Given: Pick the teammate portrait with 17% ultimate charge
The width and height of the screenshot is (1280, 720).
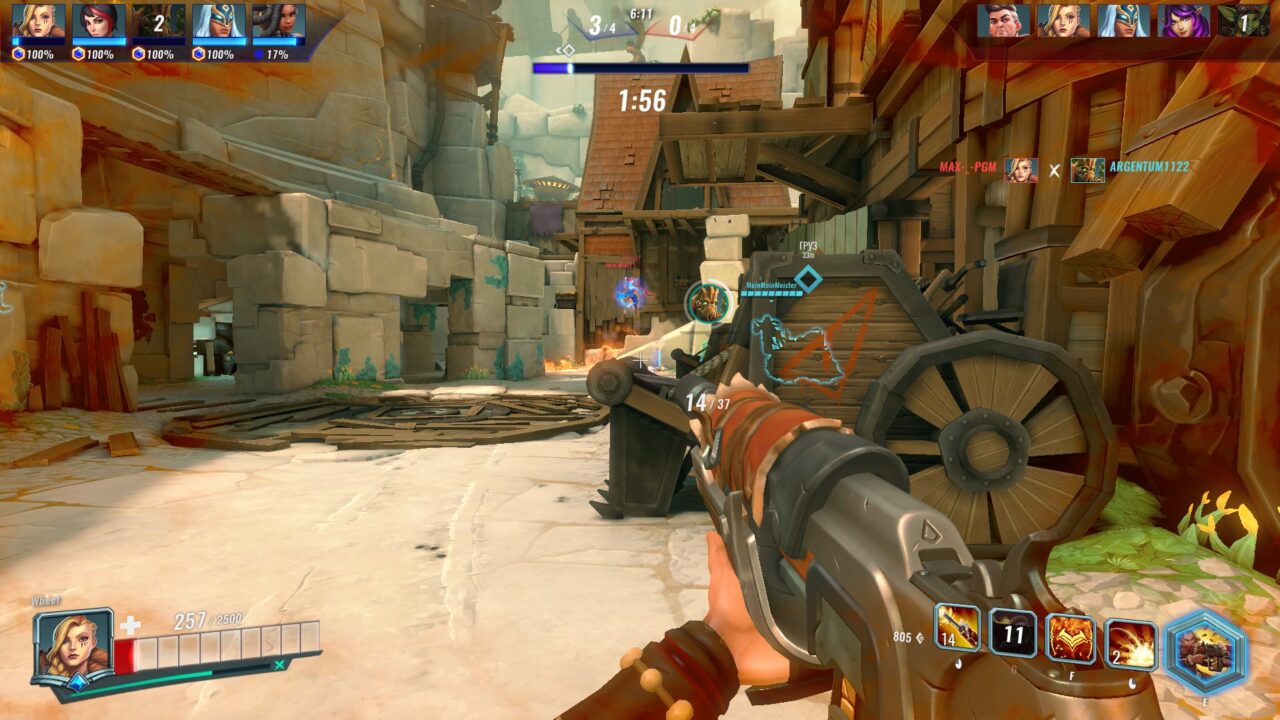Looking at the screenshot, I should pos(279,21).
